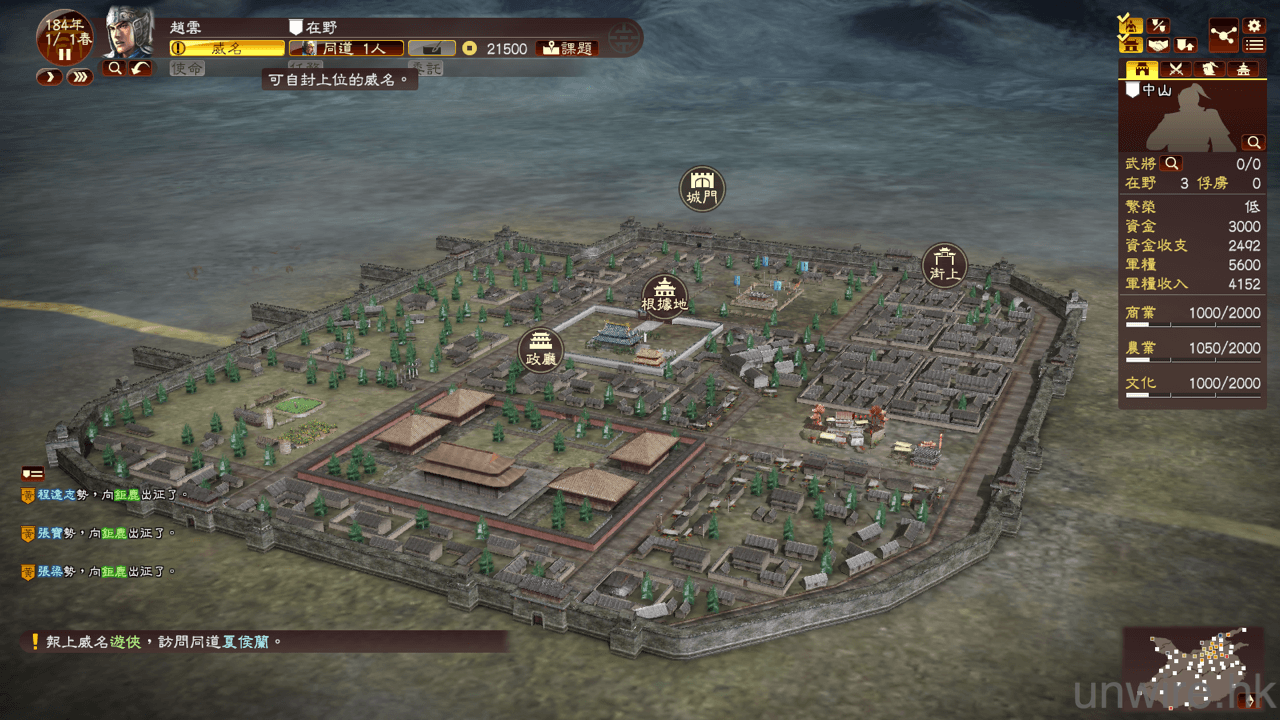
Task: Advance time with the single arrow button
Action: 49,77
